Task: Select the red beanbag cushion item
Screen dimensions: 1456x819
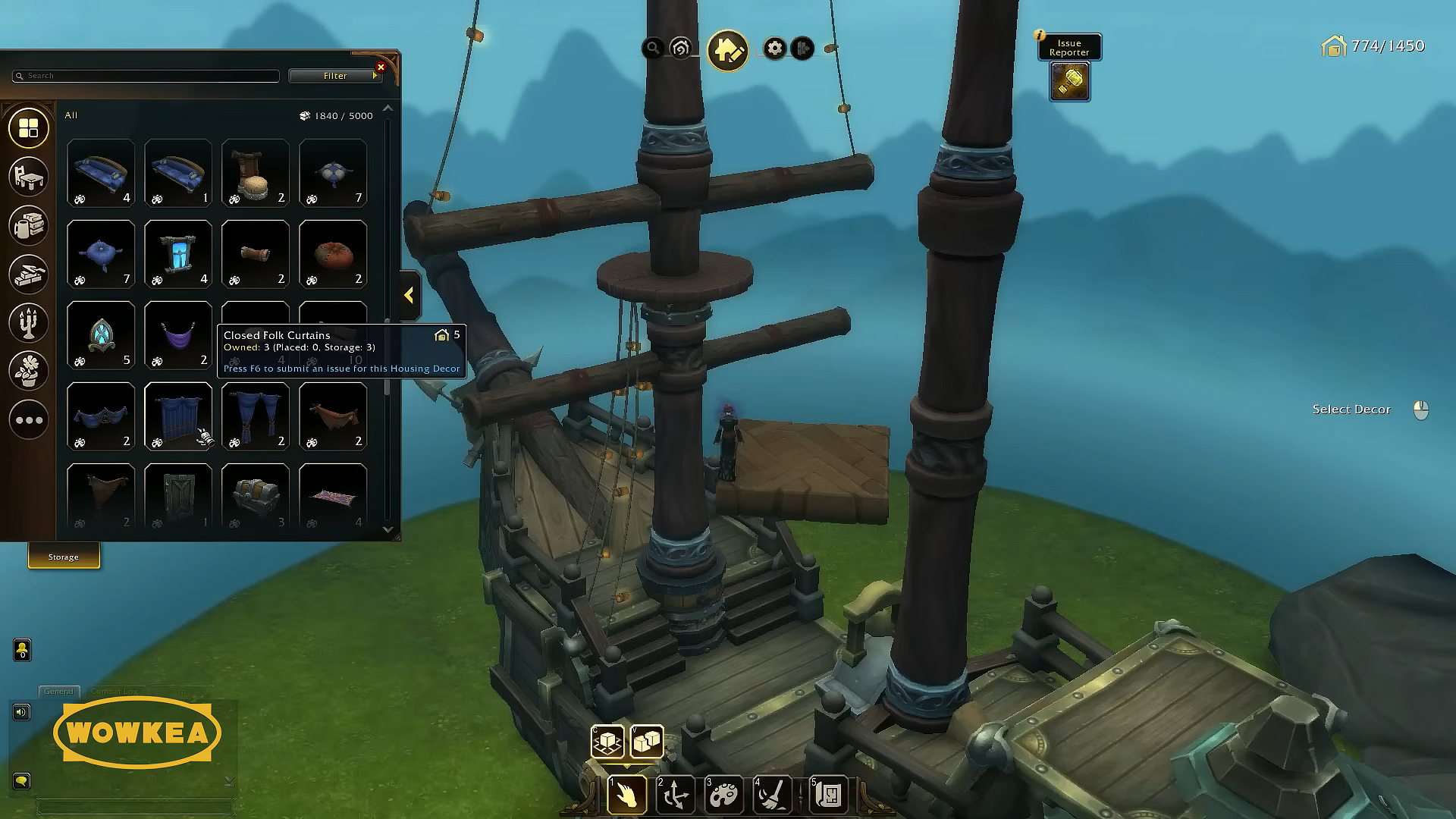Action: (333, 253)
